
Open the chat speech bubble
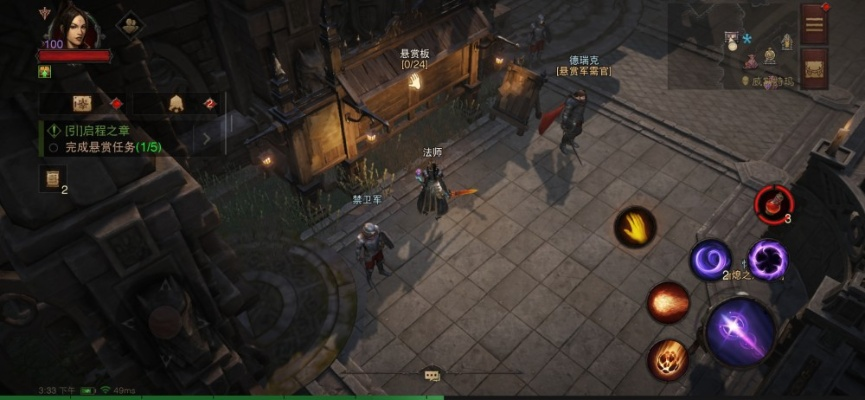(x=432, y=375)
